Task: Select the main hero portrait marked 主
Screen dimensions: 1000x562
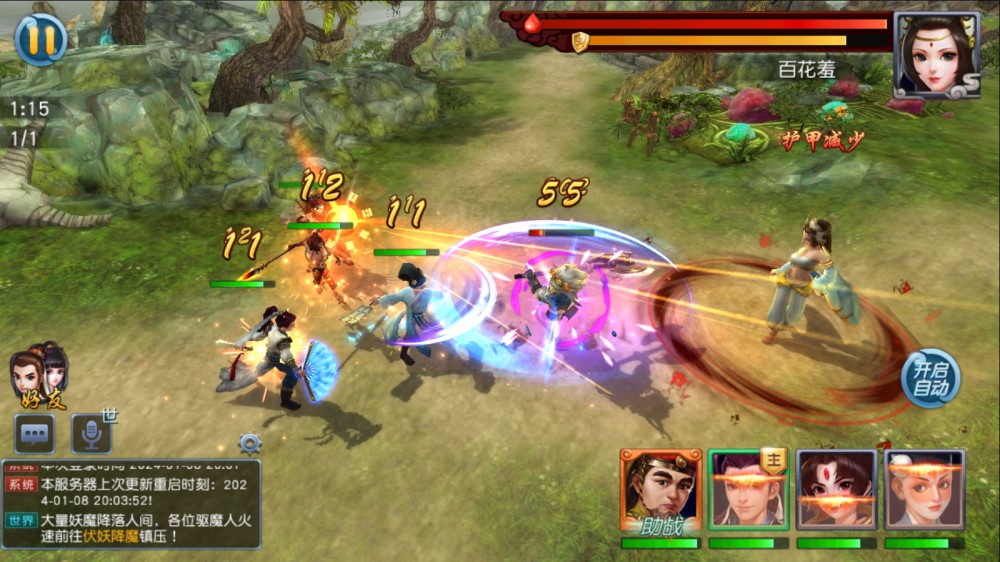Action: tap(749, 489)
